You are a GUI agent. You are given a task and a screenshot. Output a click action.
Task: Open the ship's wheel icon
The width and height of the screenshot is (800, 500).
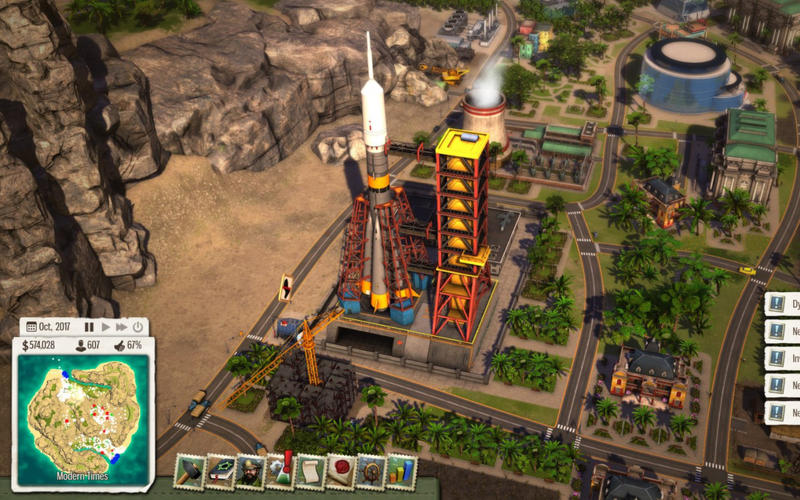point(371,471)
